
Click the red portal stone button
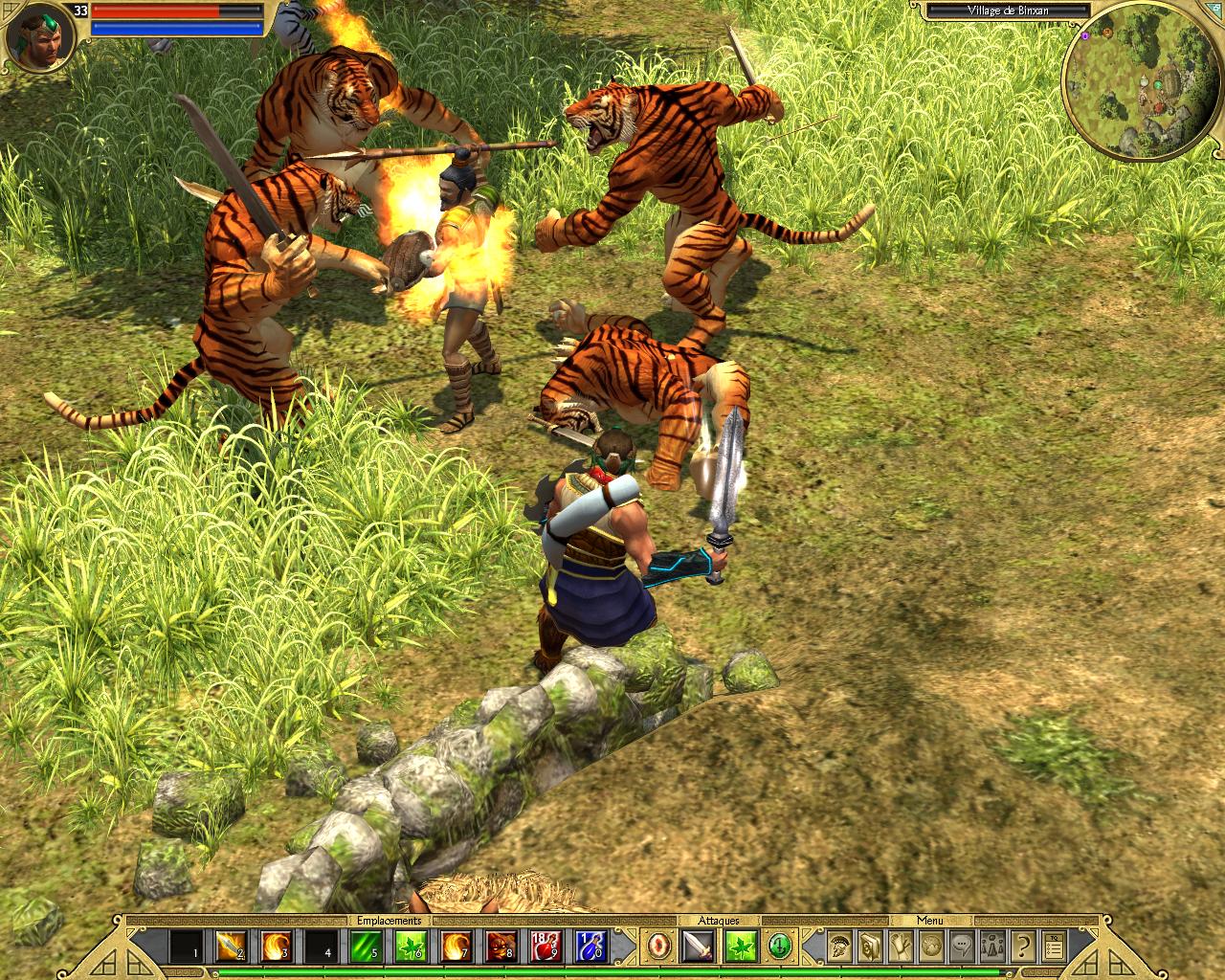click(659, 946)
